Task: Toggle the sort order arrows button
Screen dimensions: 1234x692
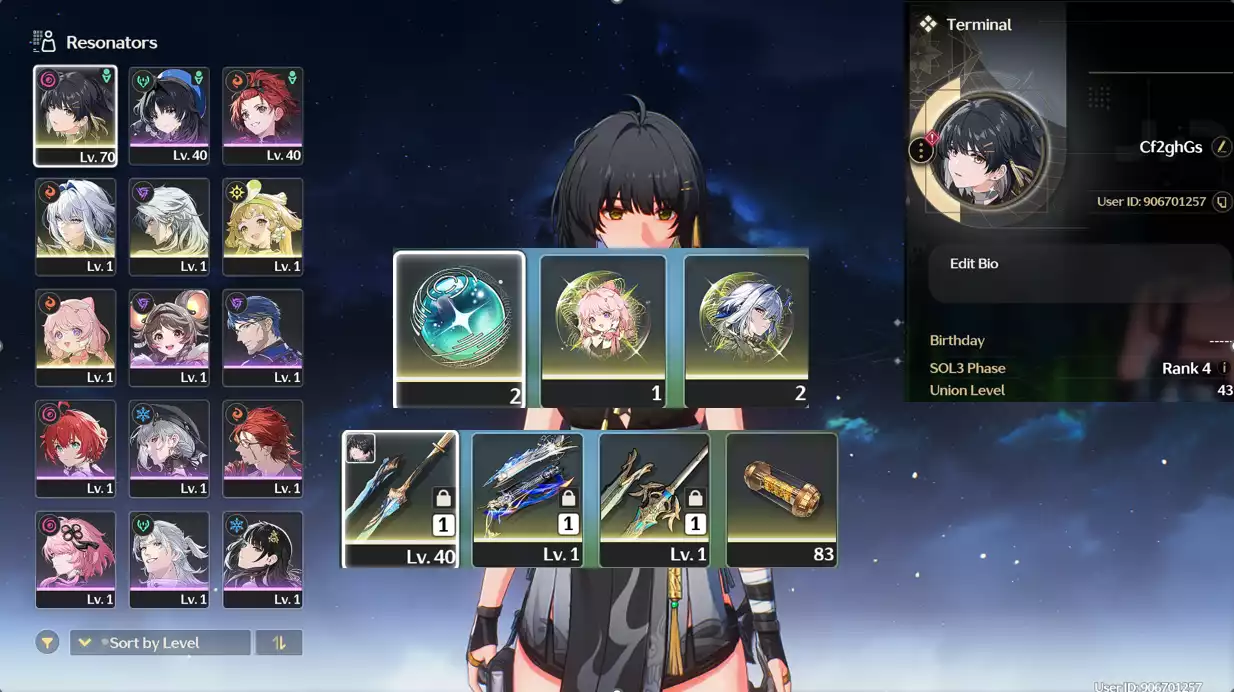Action: tap(279, 643)
